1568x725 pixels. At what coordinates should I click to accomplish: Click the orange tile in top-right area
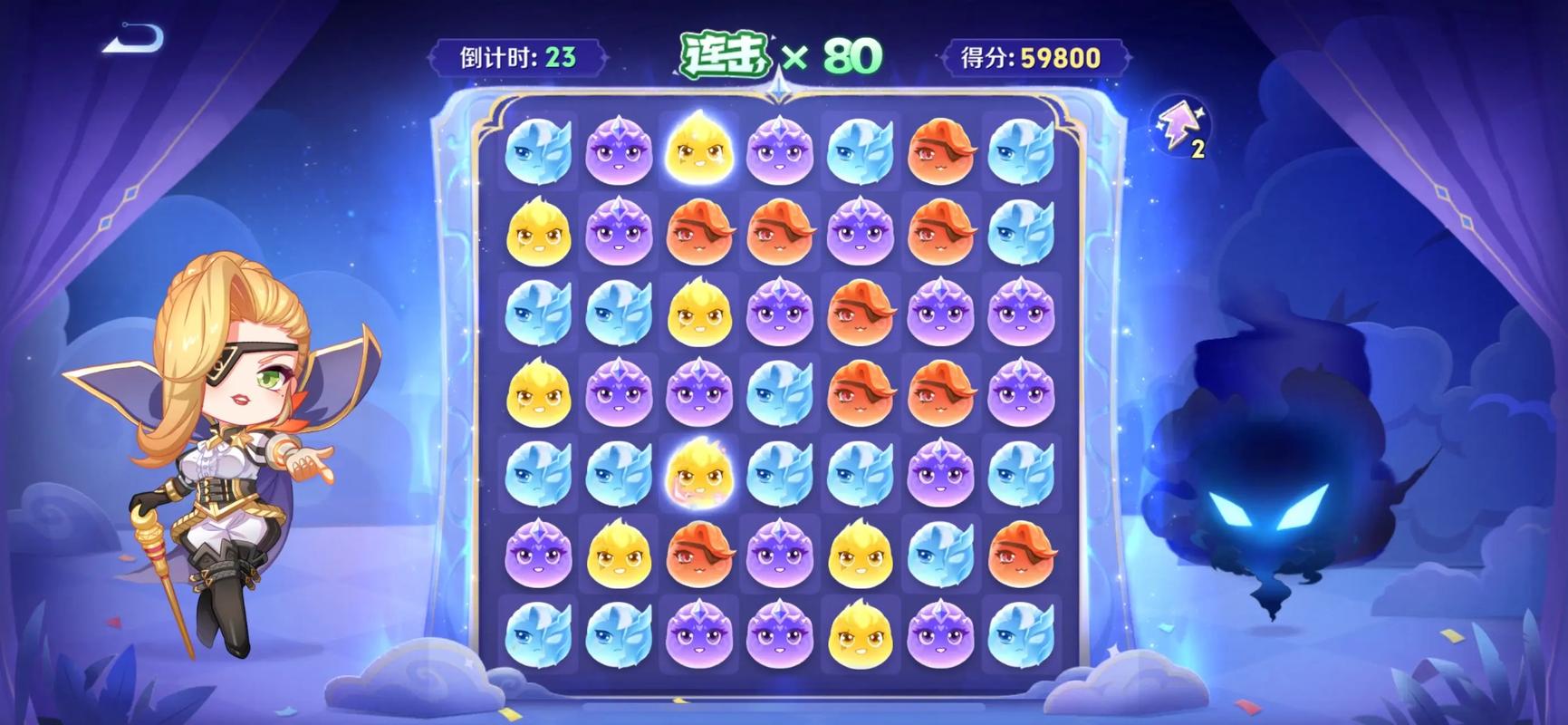942,152
